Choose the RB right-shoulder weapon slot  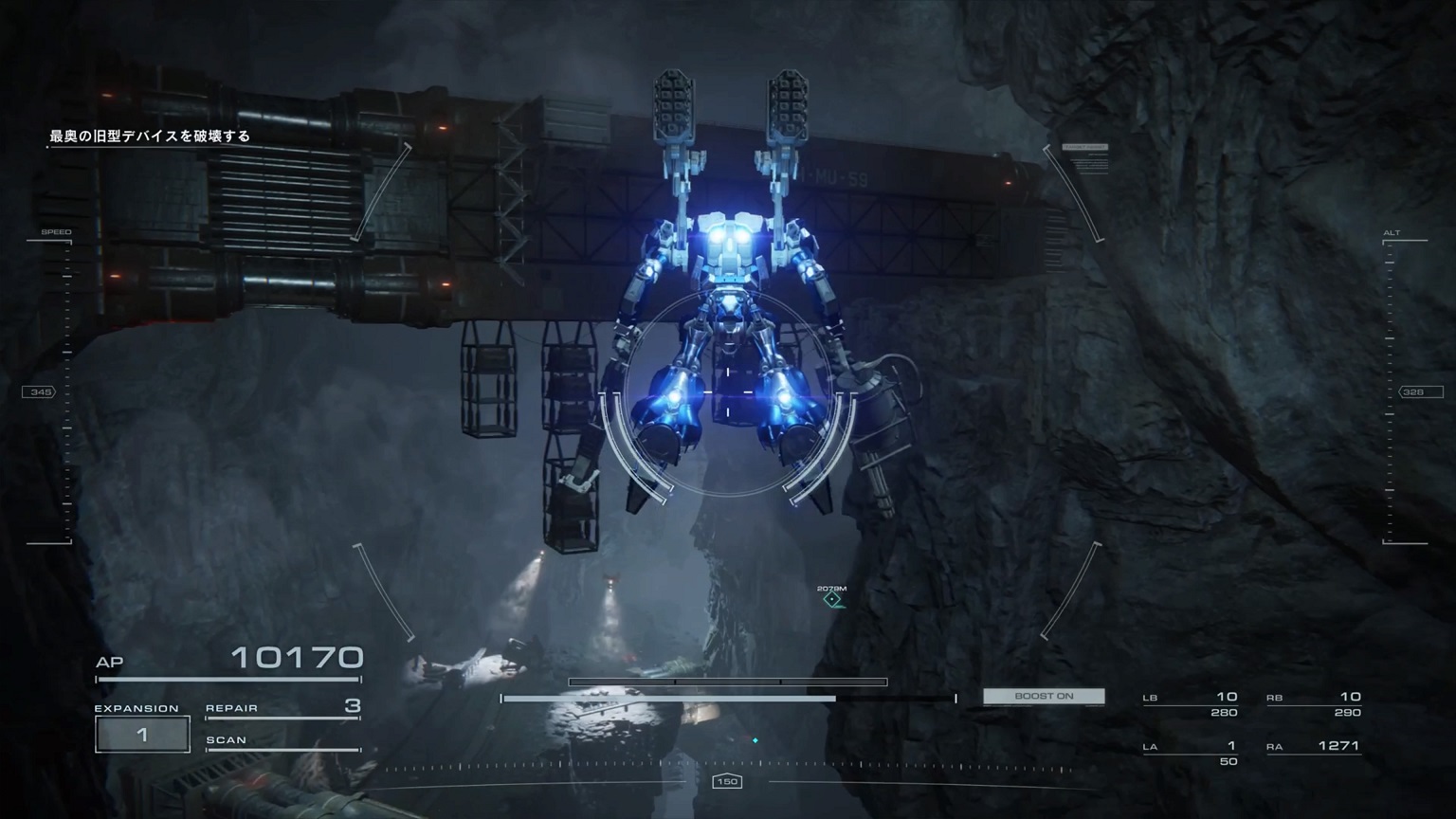1314,703
